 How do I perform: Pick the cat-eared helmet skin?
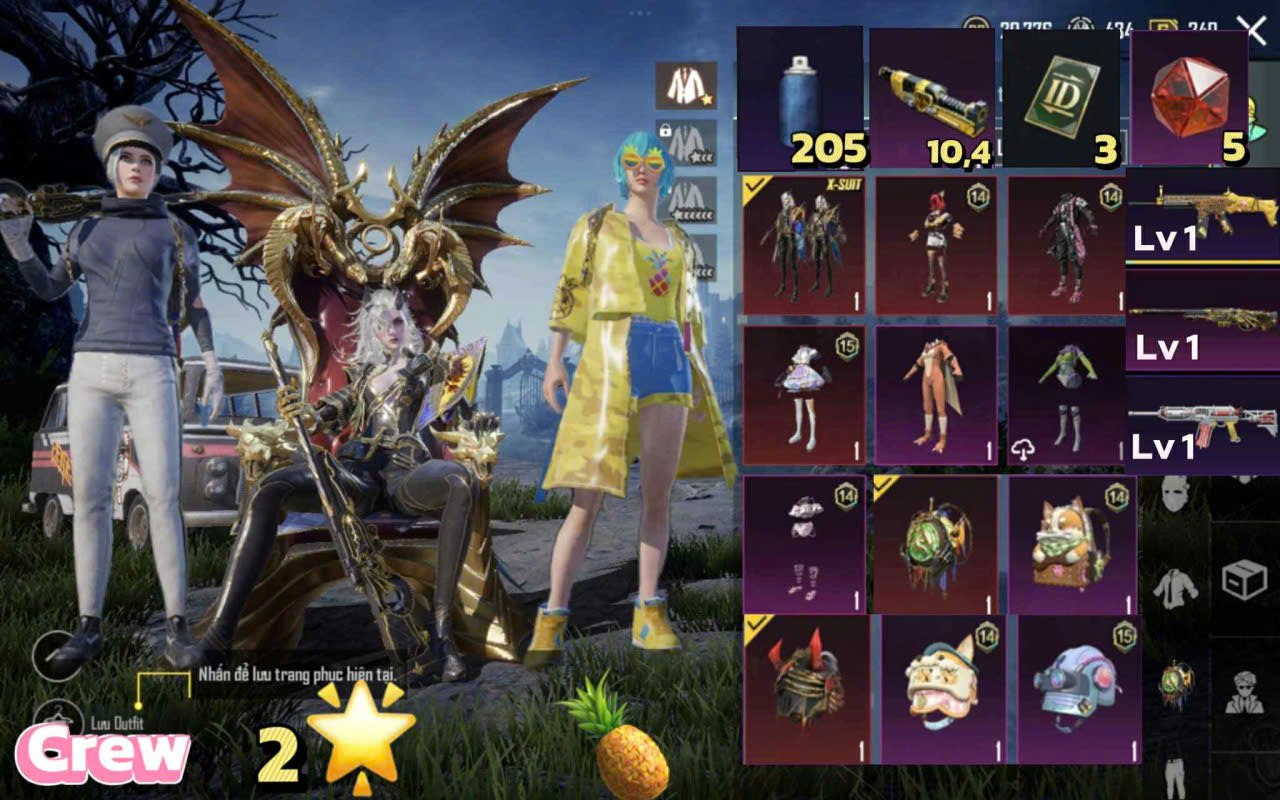[x=942, y=690]
